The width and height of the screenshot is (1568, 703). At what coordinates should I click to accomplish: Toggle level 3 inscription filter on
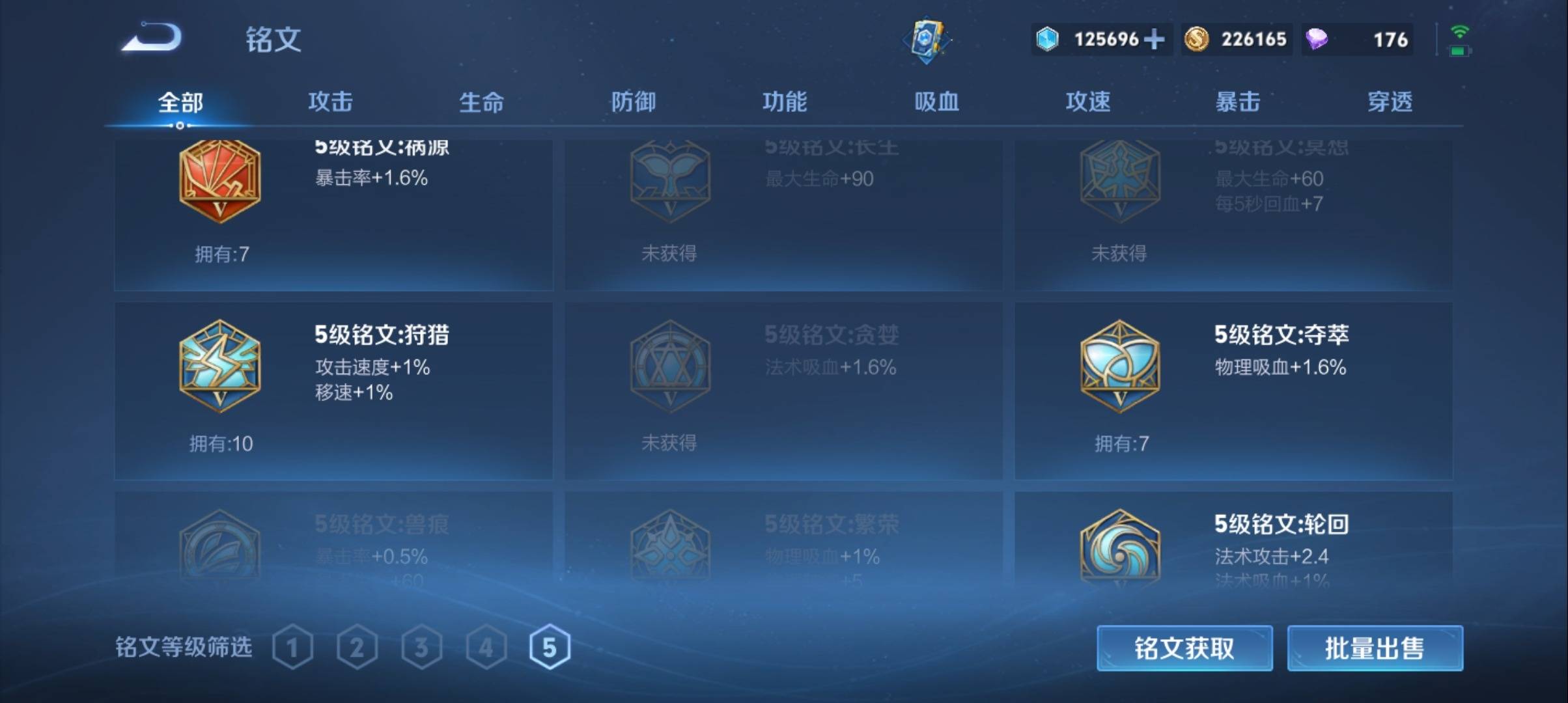click(422, 646)
